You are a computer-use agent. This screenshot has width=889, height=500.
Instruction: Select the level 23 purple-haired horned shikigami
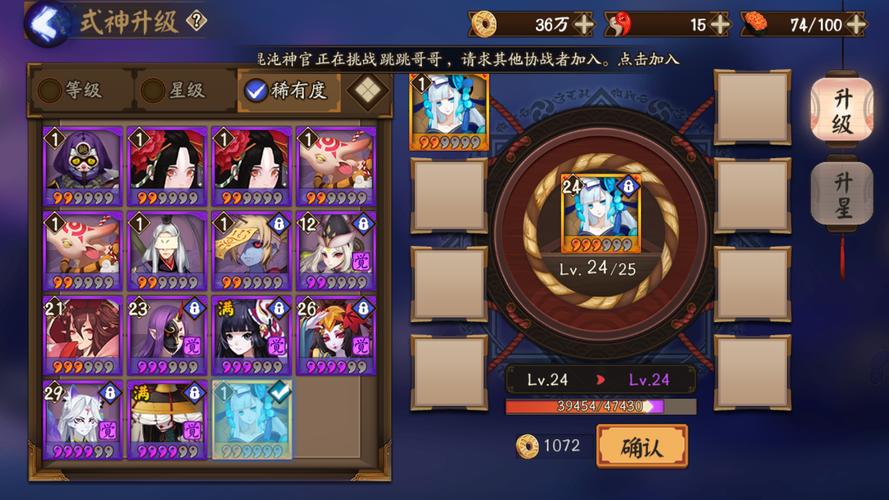(166, 334)
